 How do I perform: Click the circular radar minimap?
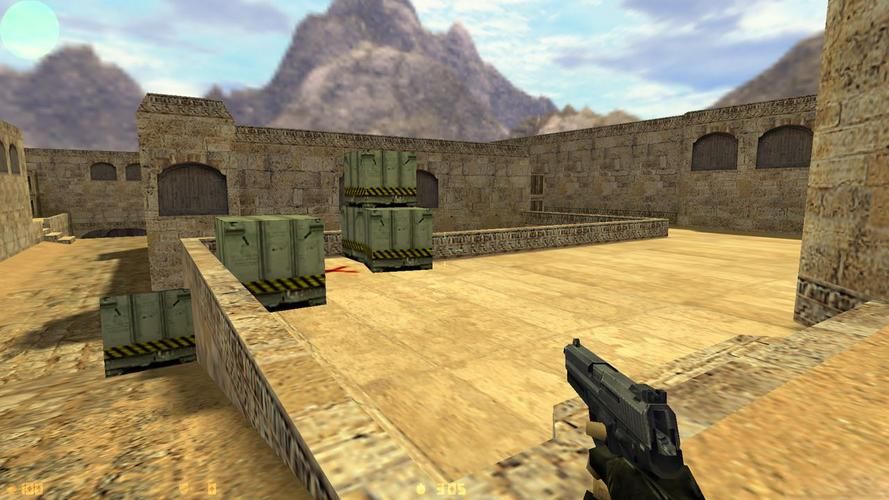pos(29,29)
